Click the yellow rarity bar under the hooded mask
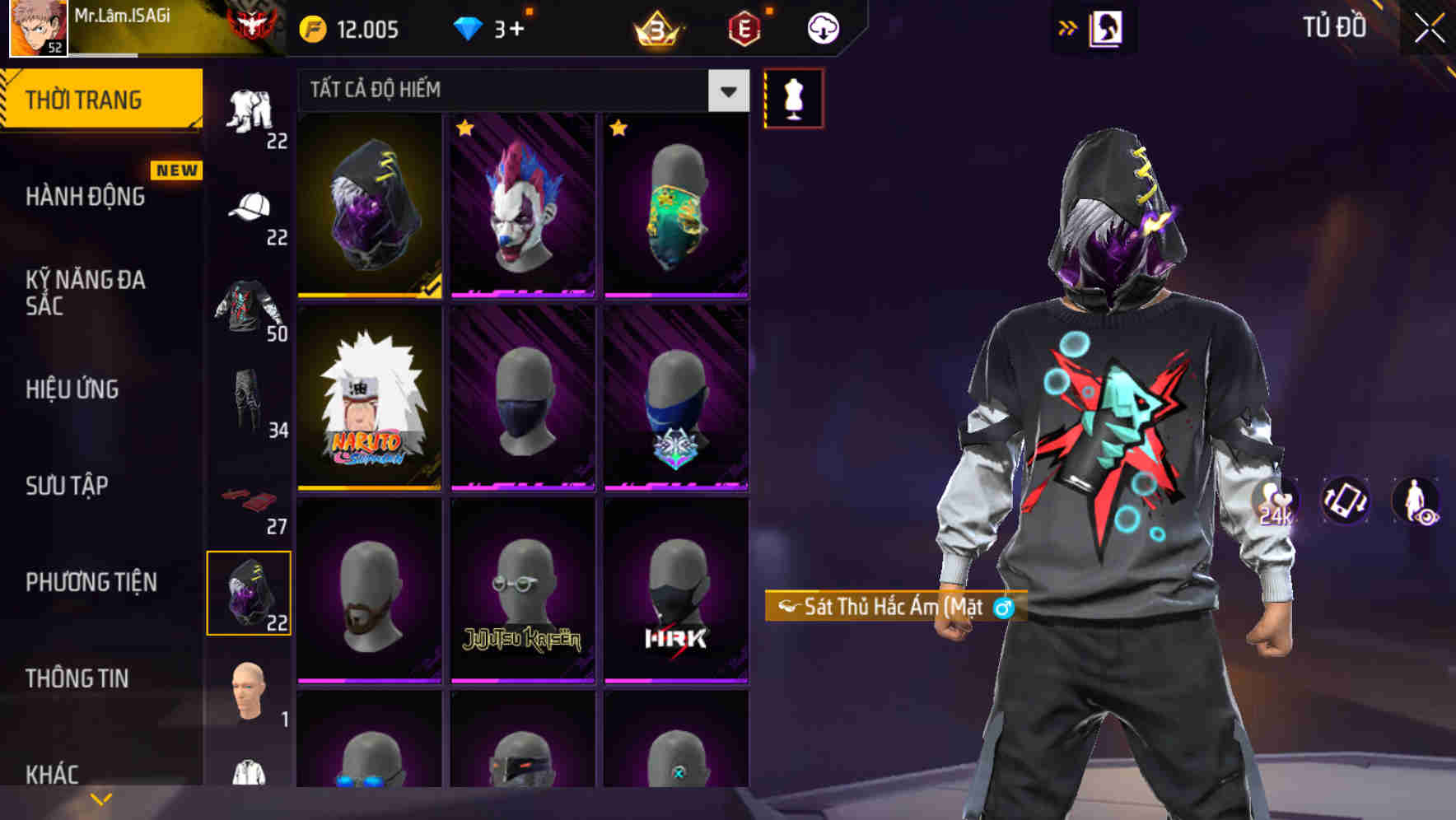 pyautogui.click(x=369, y=294)
